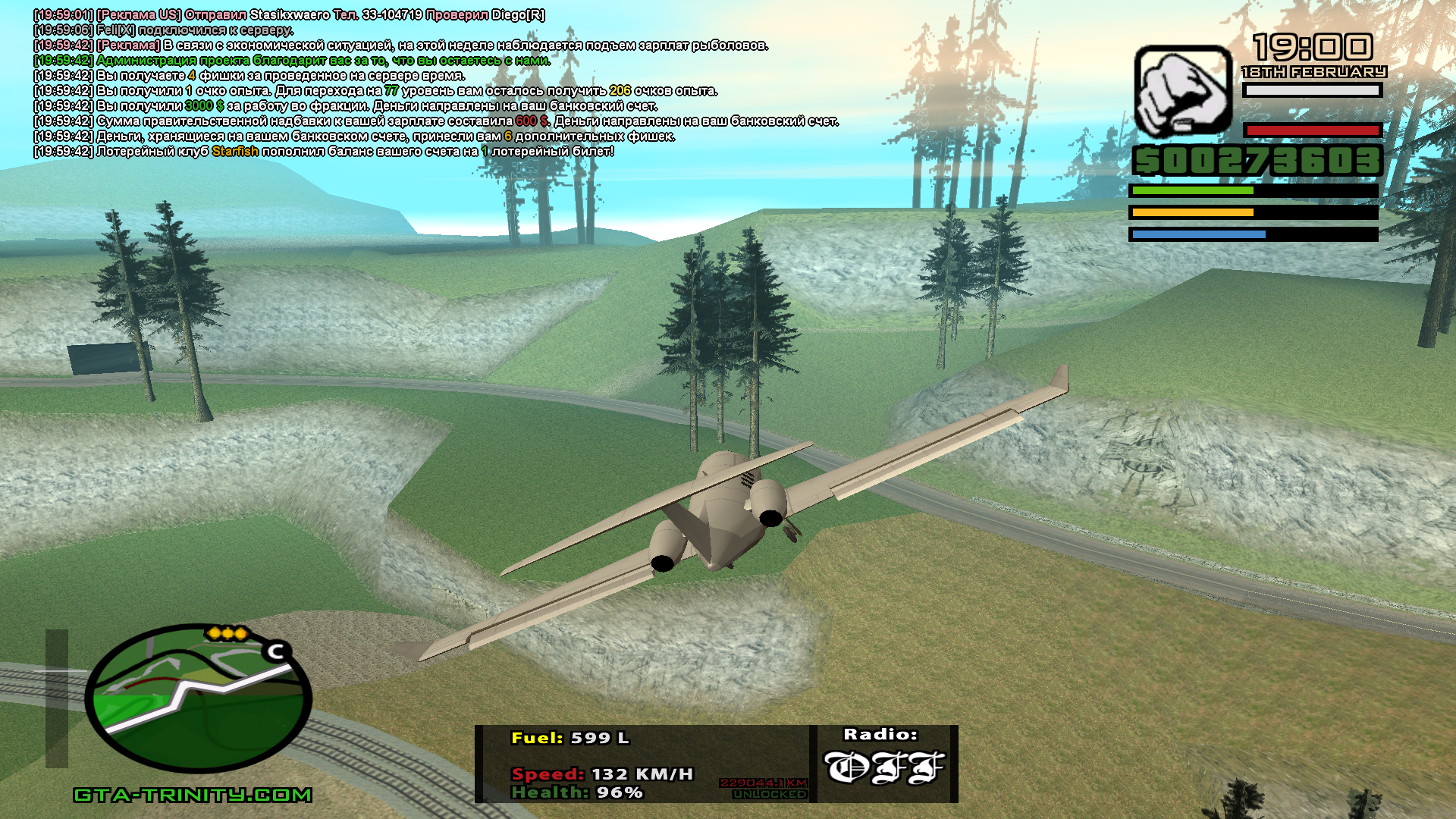The image size is (1456, 819).
Task: Select the fist weapon icon
Action: 1182,91
